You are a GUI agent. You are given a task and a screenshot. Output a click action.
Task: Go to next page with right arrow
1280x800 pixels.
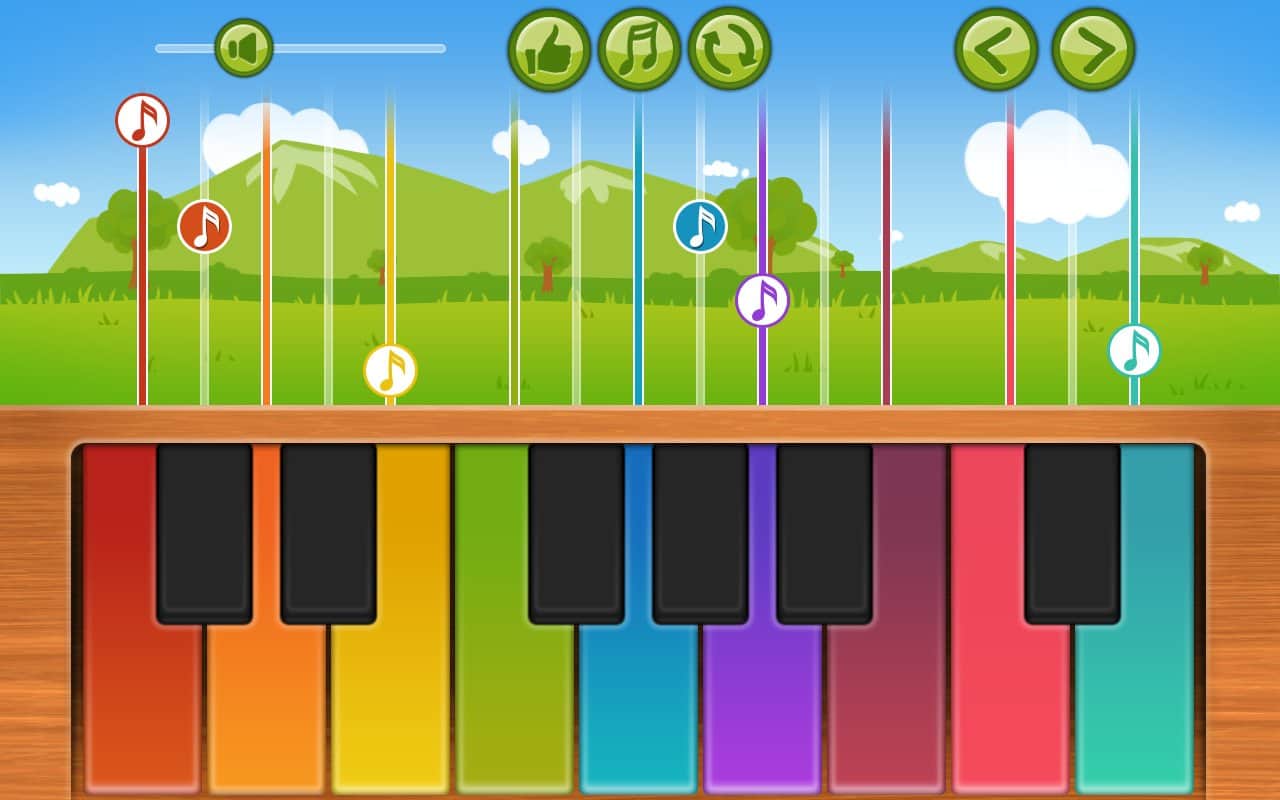point(1092,48)
